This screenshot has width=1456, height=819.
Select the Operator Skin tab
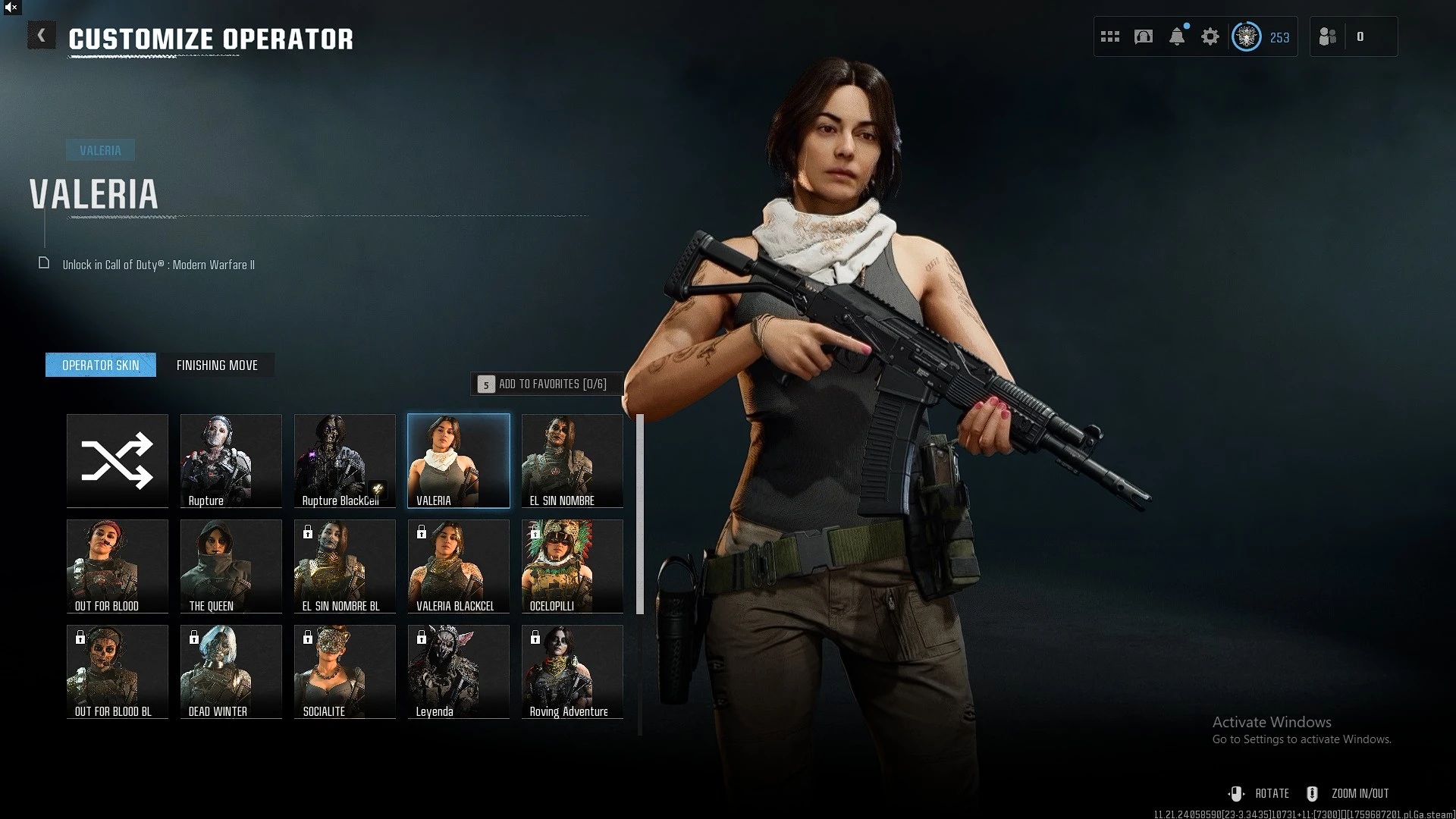(101, 366)
